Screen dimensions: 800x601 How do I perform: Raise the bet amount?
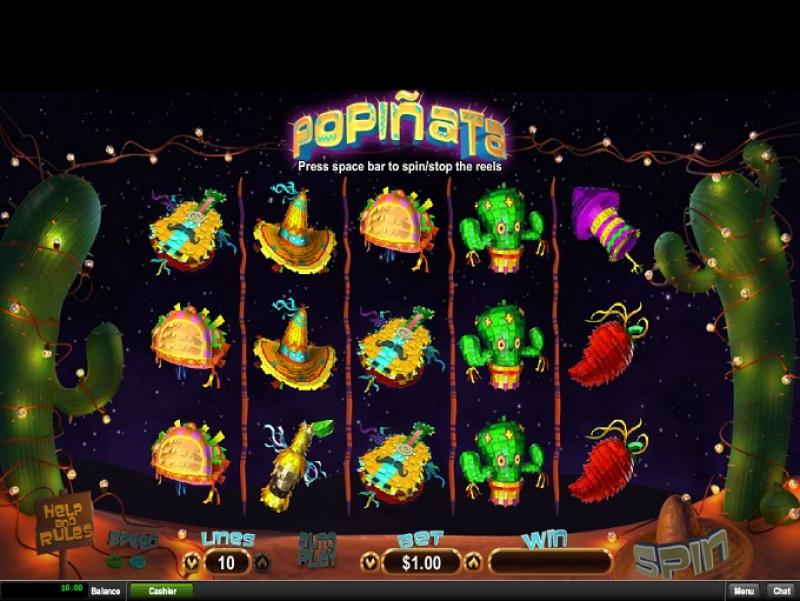click(474, 563)
